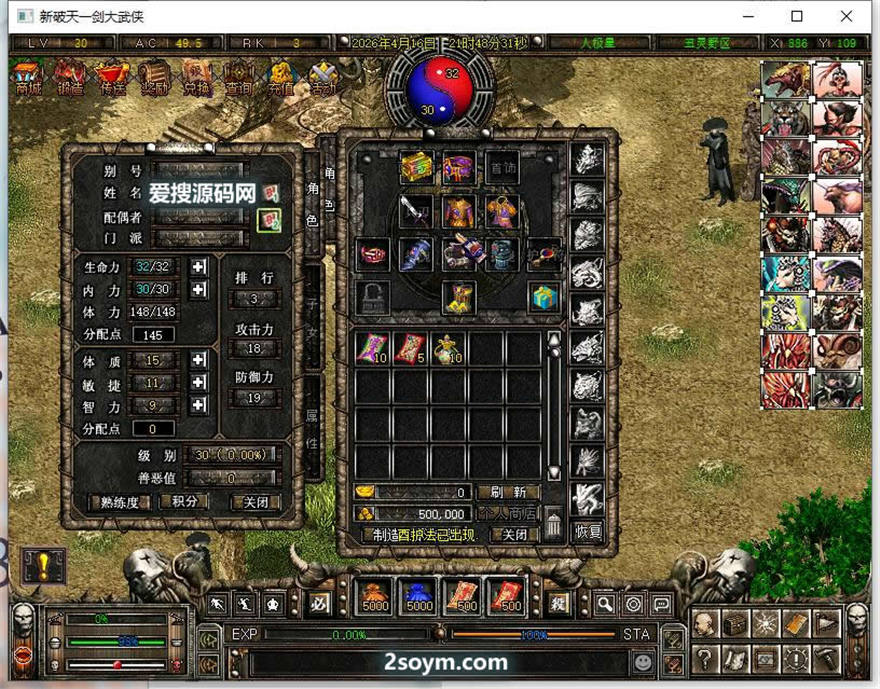Open the 兑换 exchange menu
880x689 pixels.
pos(197,78)
